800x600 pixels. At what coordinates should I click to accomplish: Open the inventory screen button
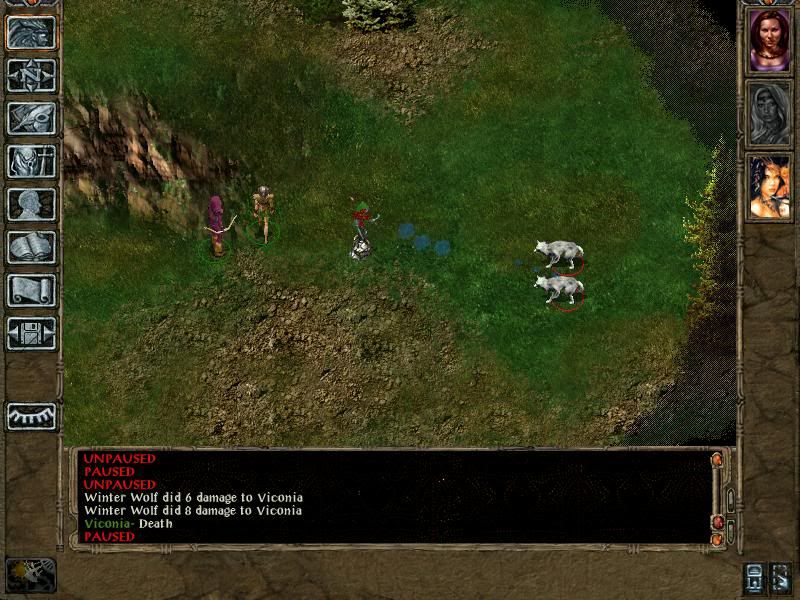[x=31, y=161]
